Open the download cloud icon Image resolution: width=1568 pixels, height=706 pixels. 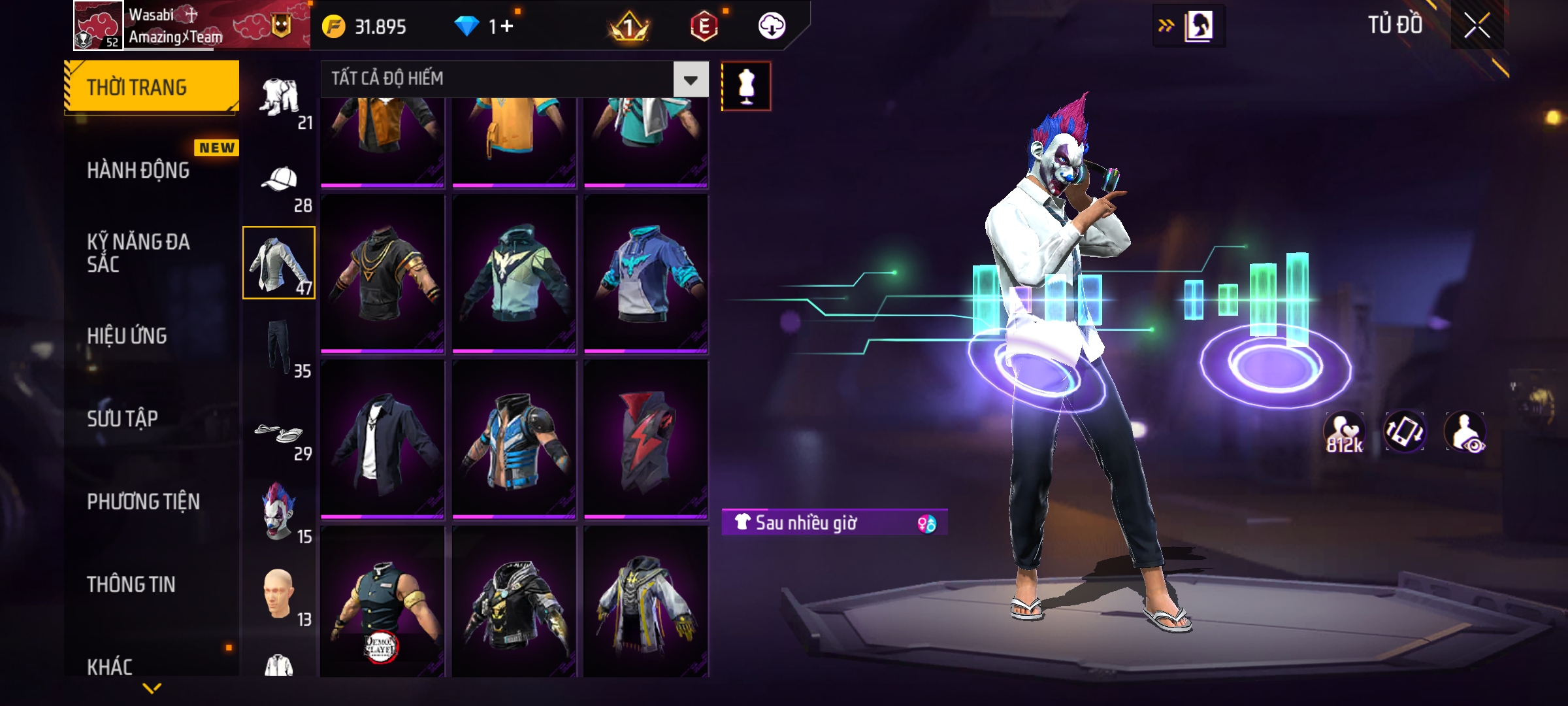pos(772,26)
